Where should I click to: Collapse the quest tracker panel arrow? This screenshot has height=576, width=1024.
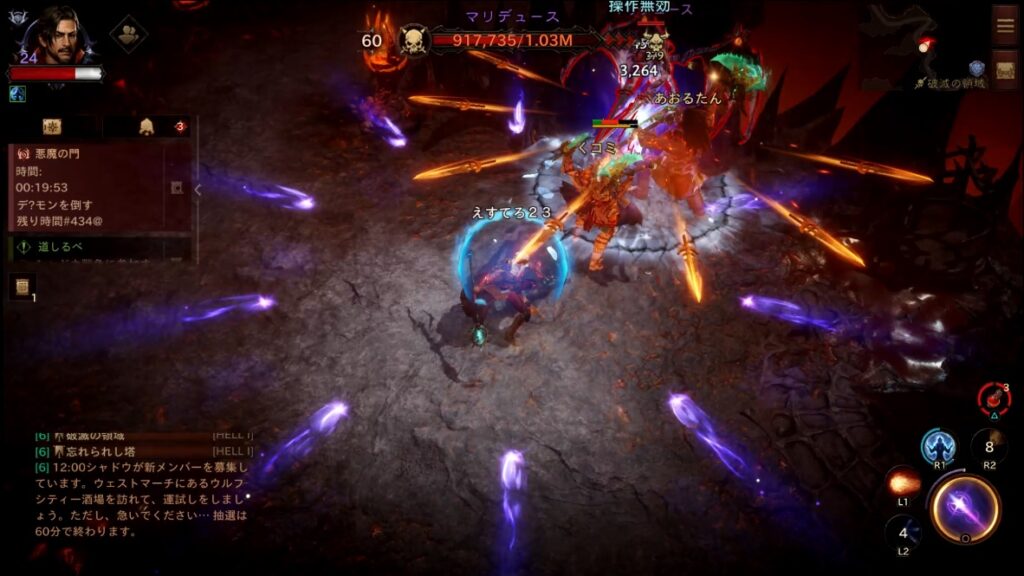point(197,189)
